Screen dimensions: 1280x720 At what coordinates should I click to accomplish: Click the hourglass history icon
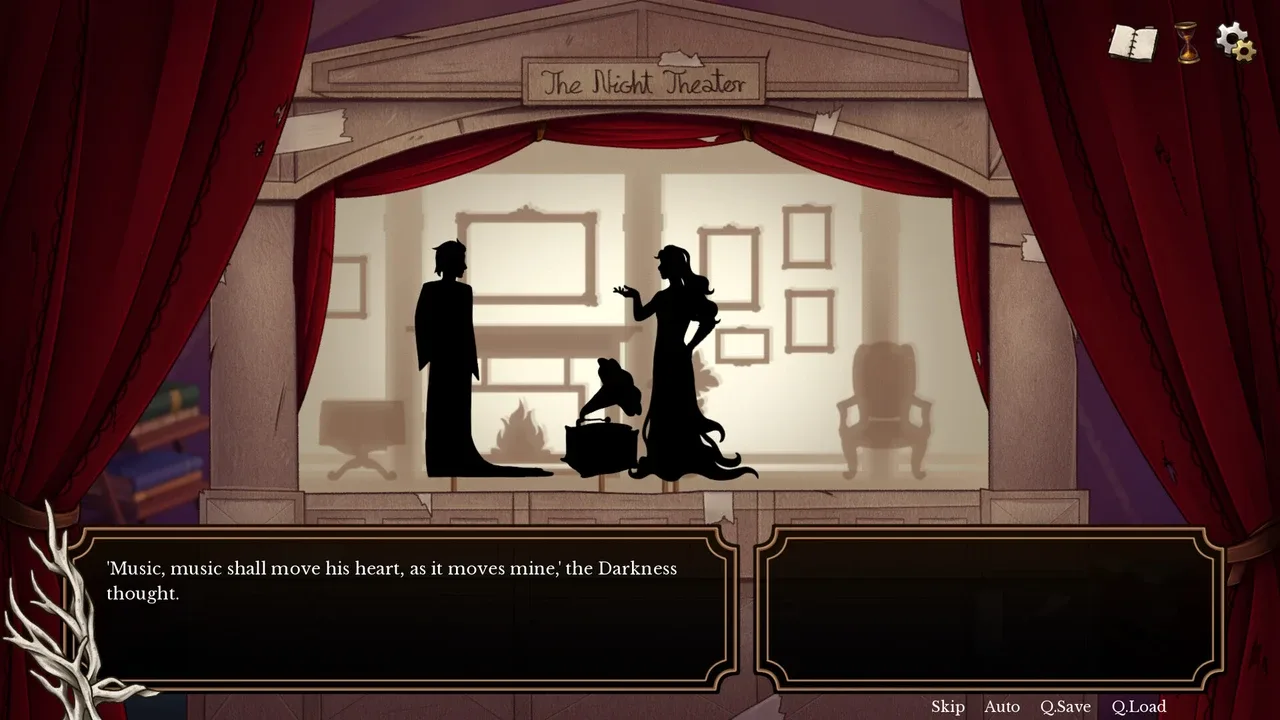[x=1187, y=43]
